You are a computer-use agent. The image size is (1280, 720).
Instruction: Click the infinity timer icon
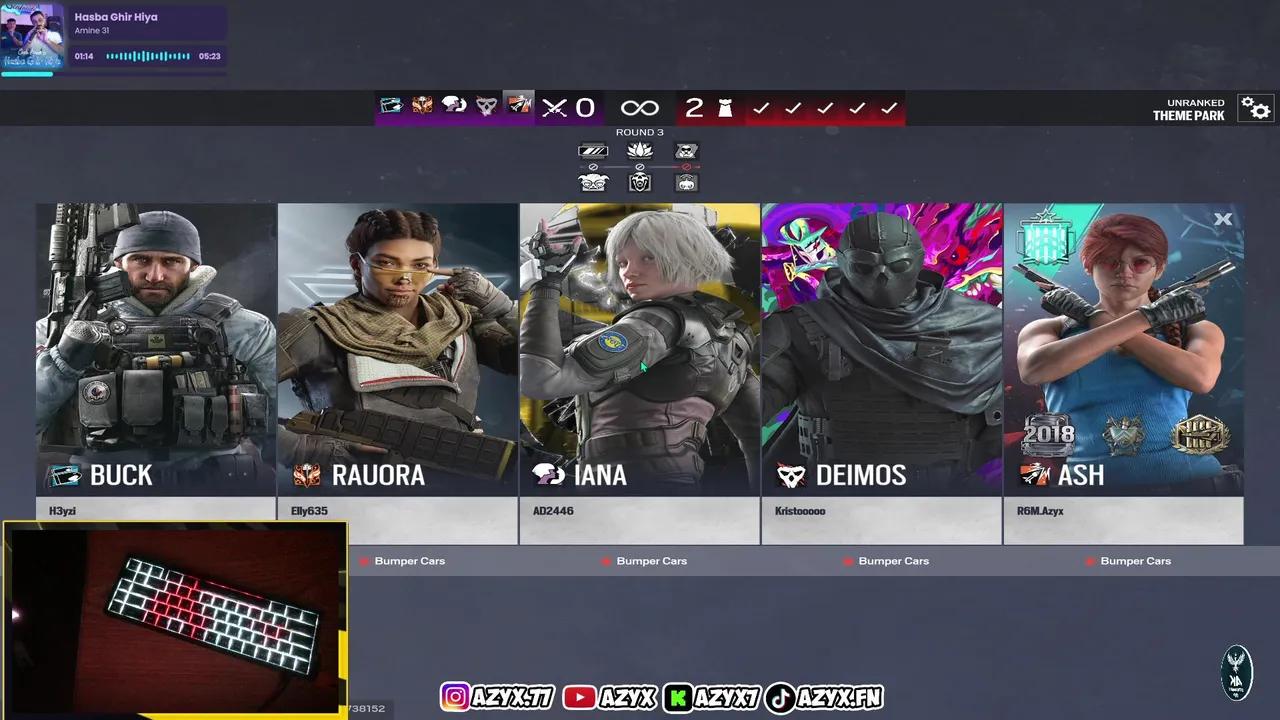[x=639, y=108]
